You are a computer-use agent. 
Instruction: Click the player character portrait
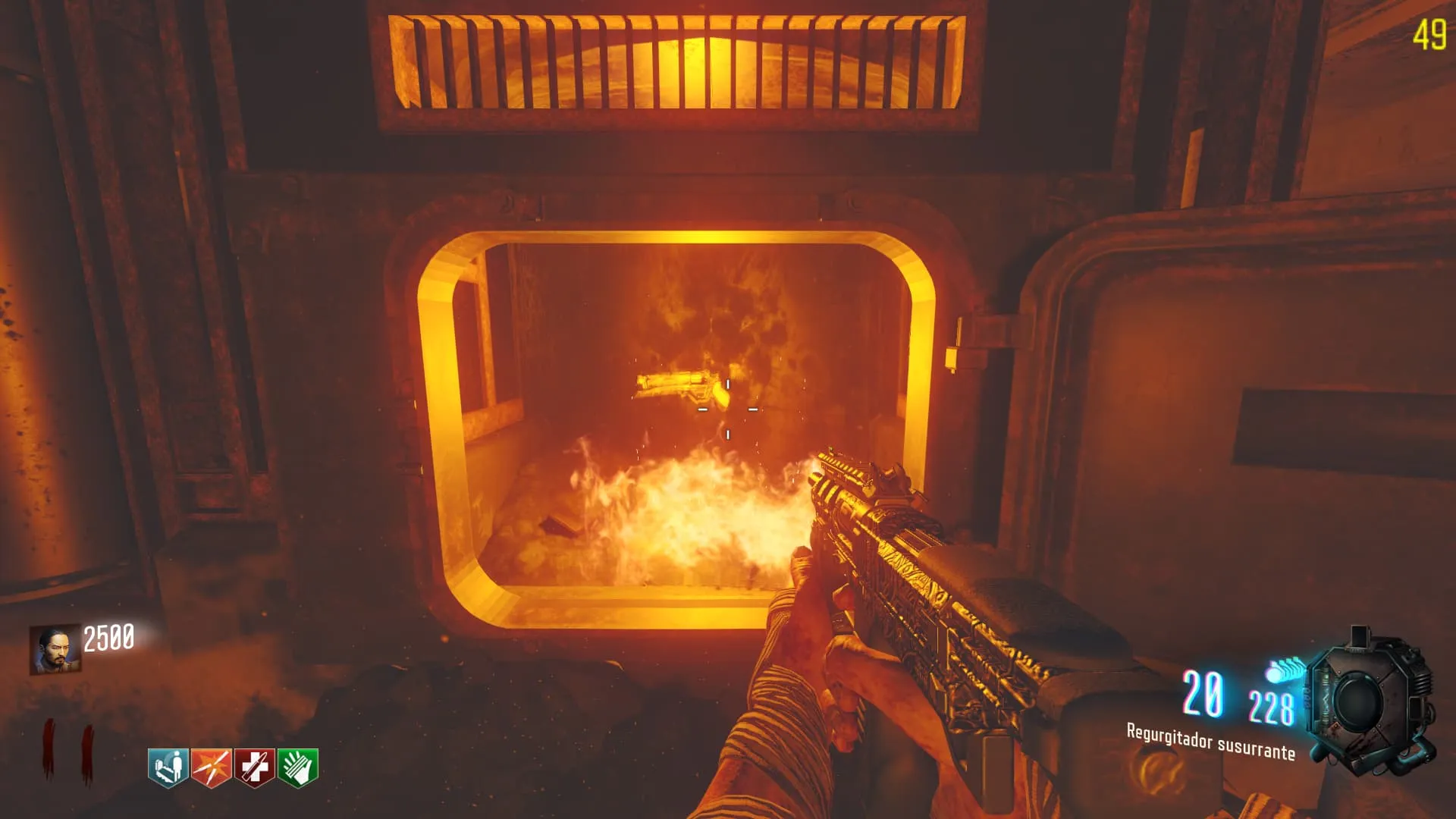click(55, 649)
